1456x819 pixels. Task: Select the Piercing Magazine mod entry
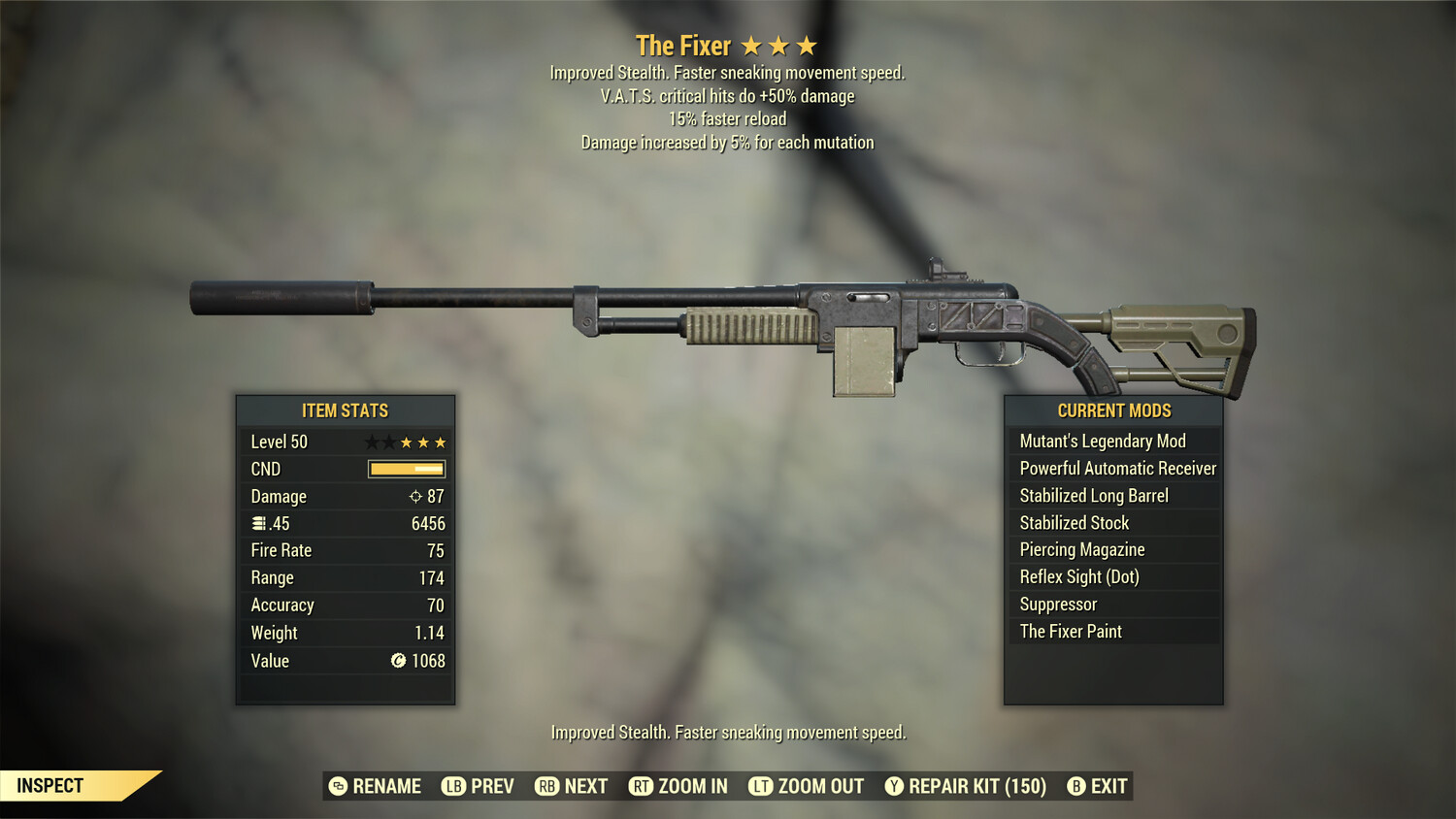[x=1081, y=549]
